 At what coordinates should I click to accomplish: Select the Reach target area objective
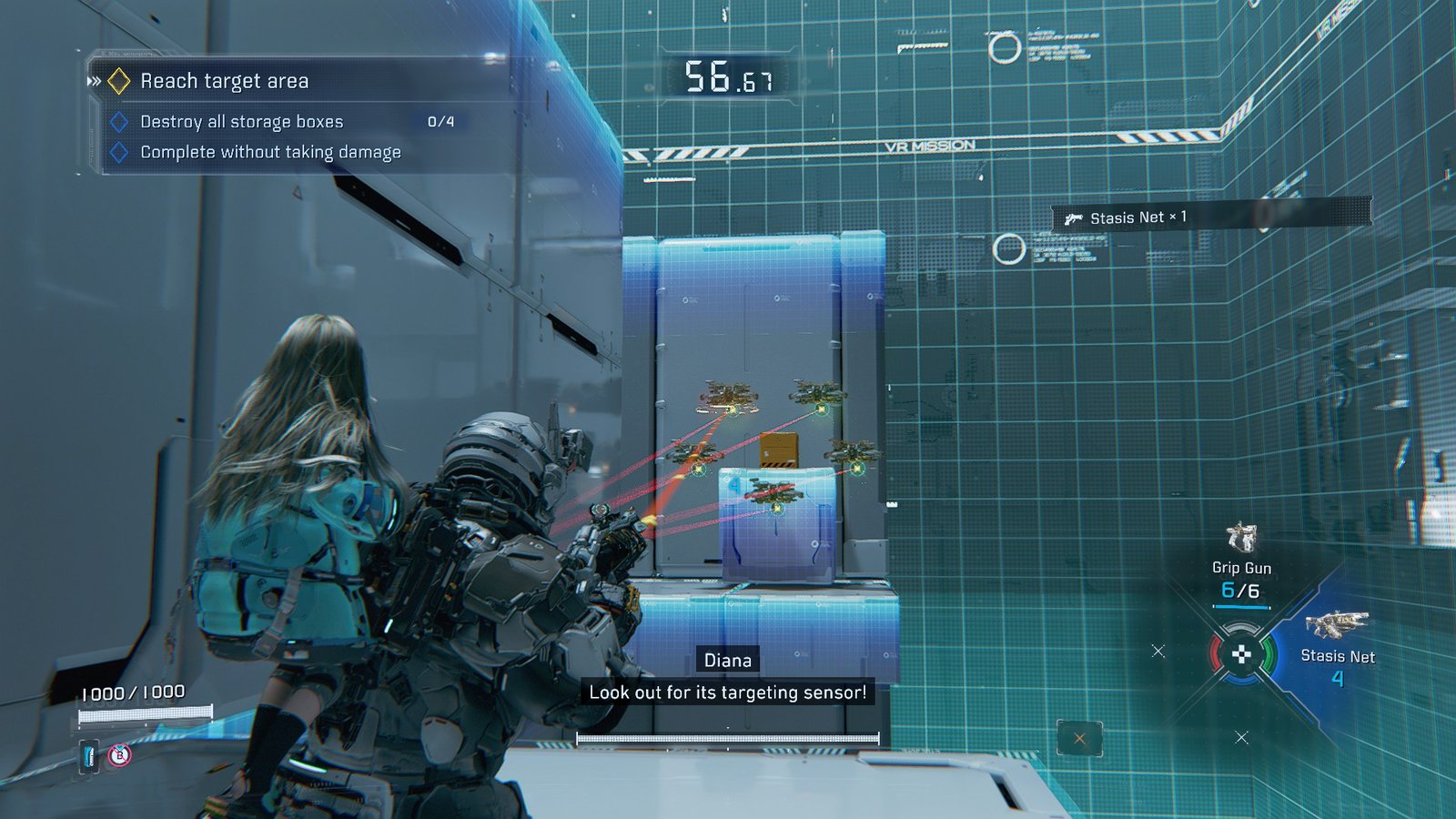(x=224, y=81)
